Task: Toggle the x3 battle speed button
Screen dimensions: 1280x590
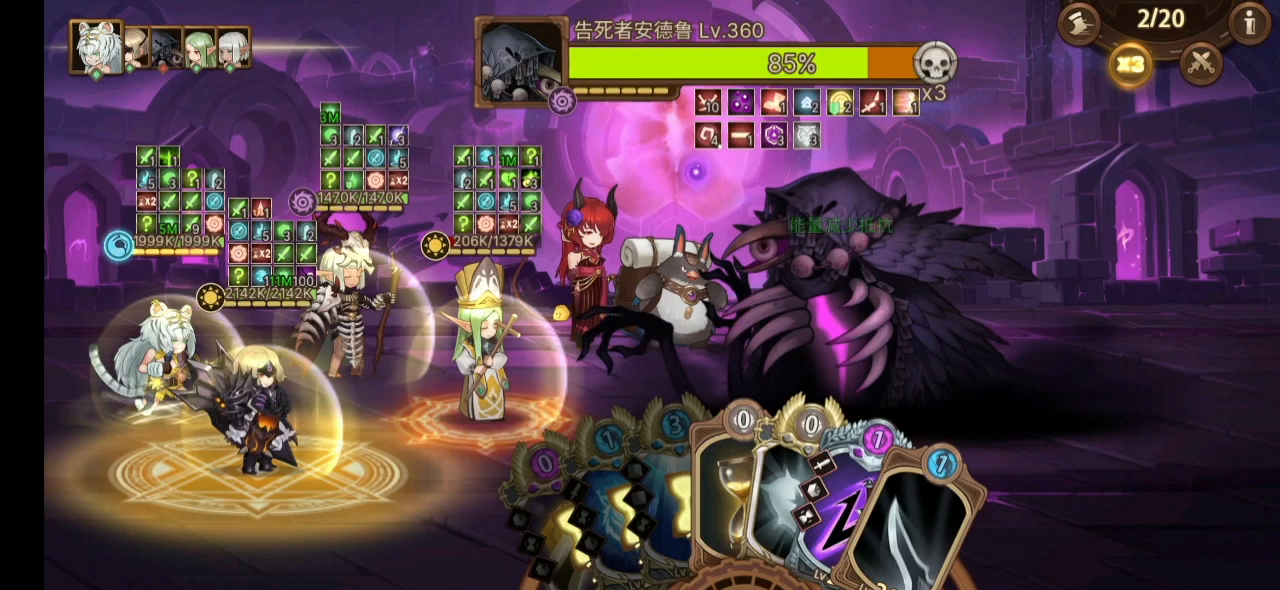Action: (1130, 65)
